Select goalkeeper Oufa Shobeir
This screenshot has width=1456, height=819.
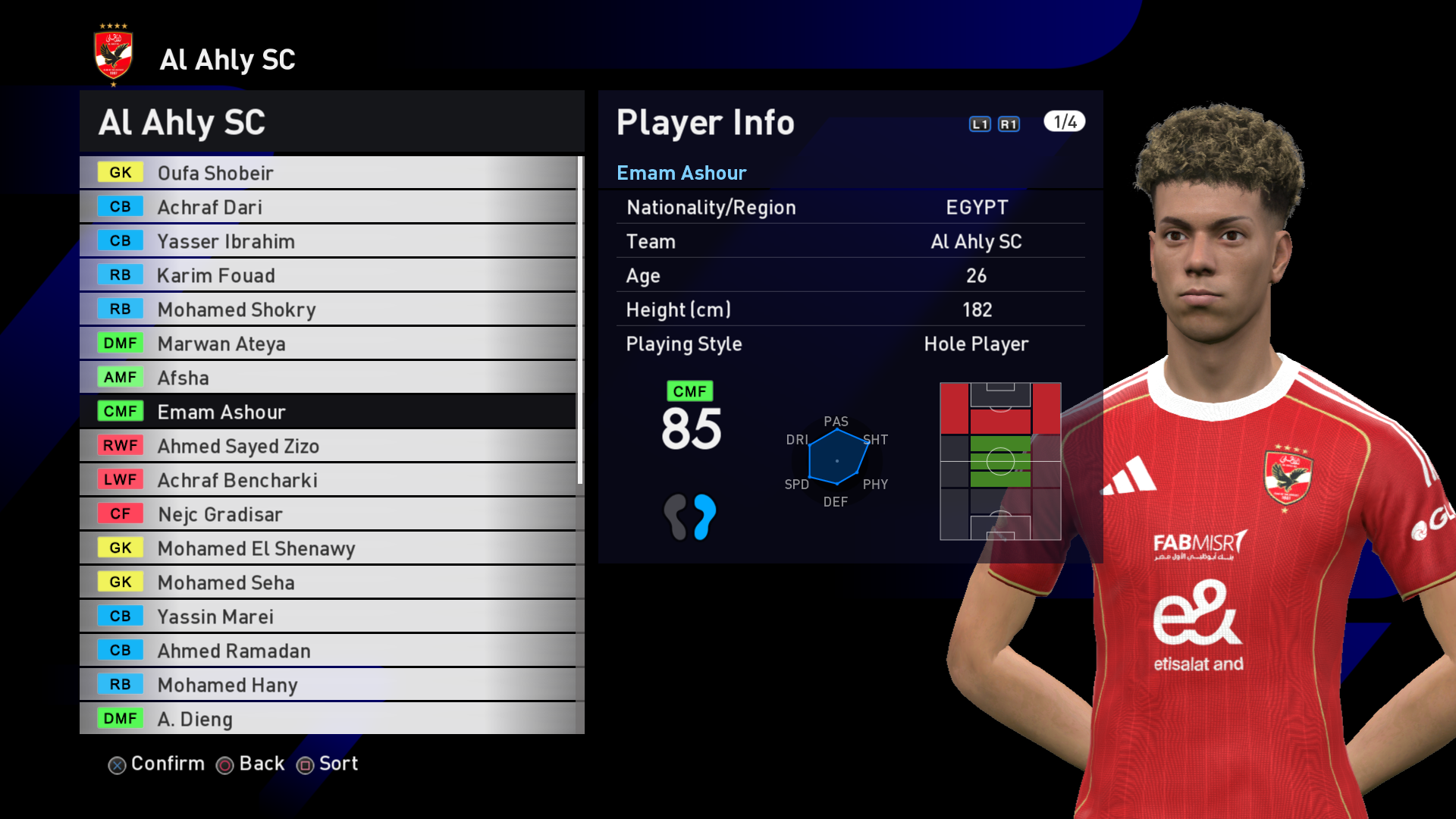tap(328, 173)
